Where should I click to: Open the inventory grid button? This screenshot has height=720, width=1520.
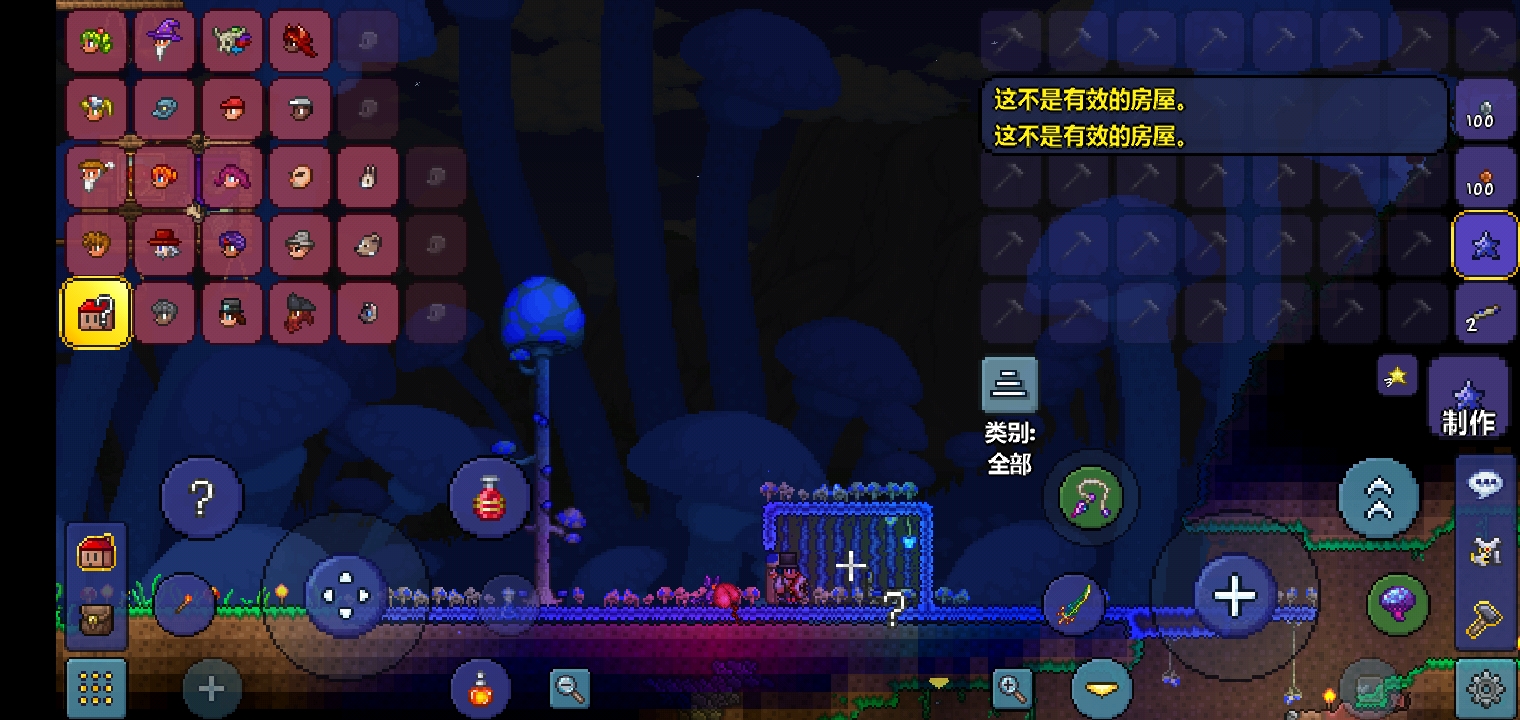coord(96,688)
